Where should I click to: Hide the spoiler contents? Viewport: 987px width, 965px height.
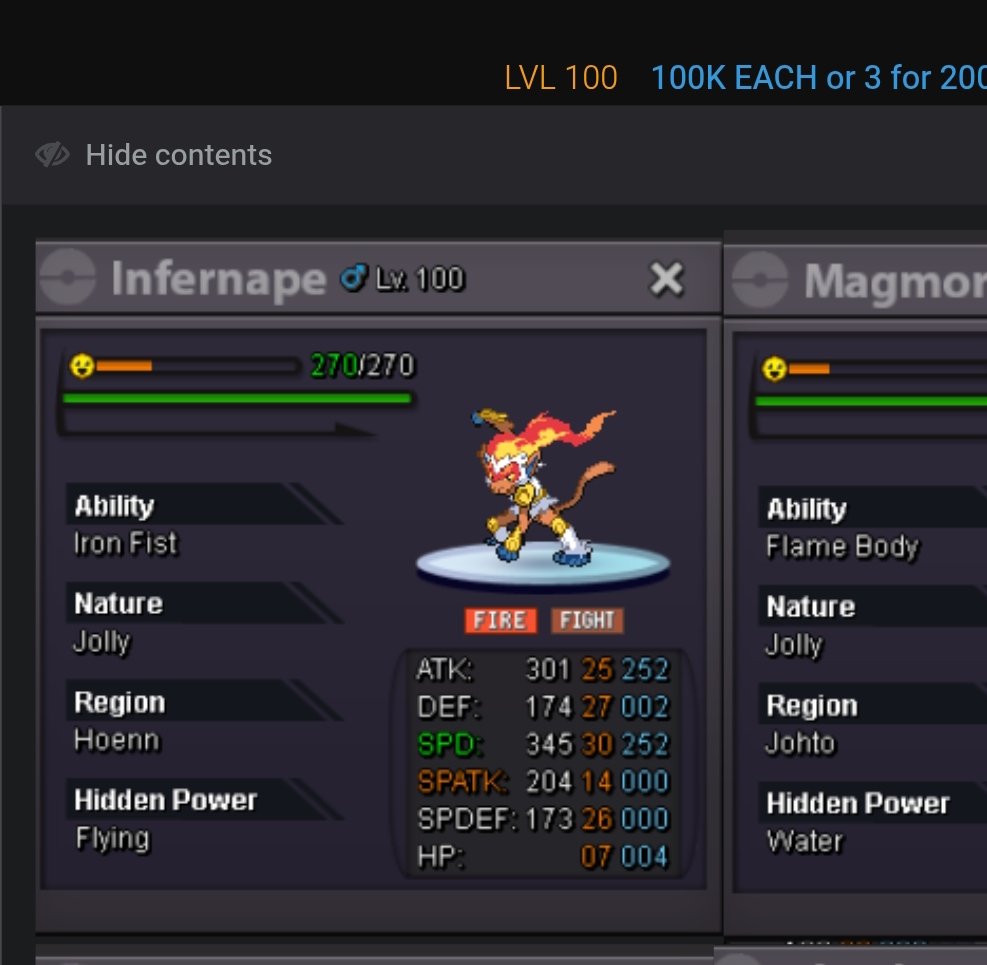154,155
